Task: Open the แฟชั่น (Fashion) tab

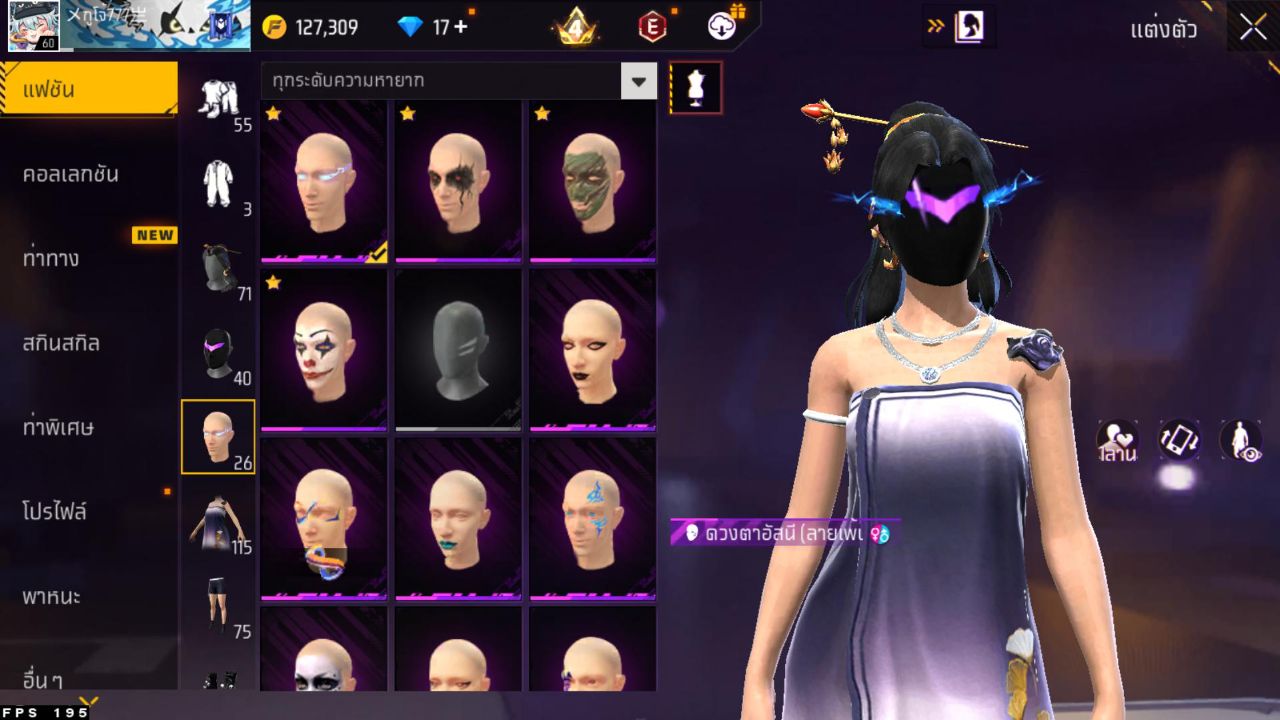Action: point(88,90)
